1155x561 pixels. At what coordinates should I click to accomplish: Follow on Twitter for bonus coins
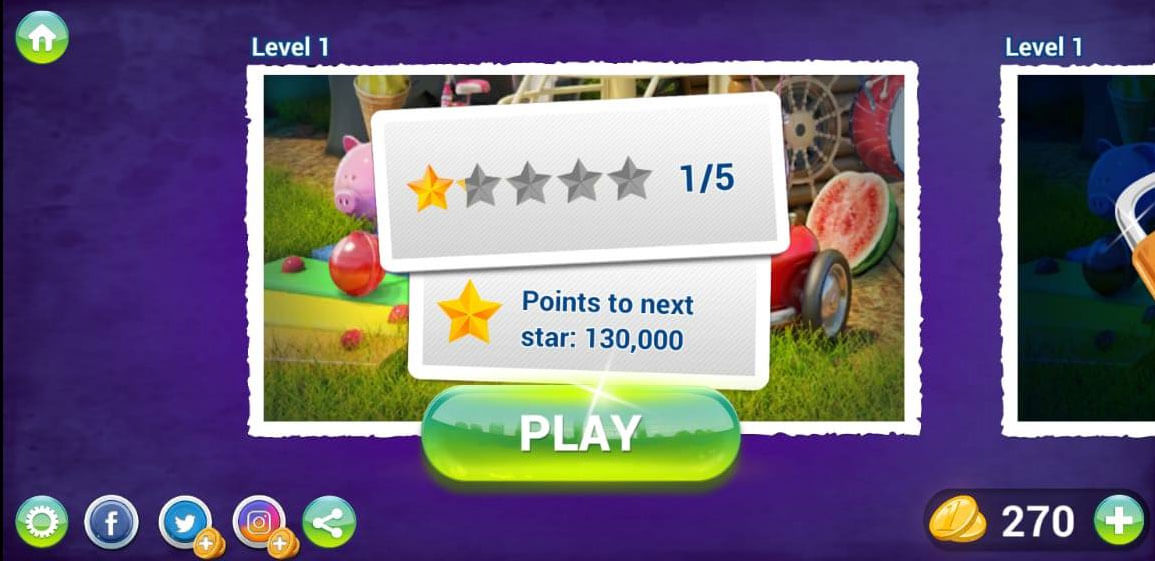[186, 522]
